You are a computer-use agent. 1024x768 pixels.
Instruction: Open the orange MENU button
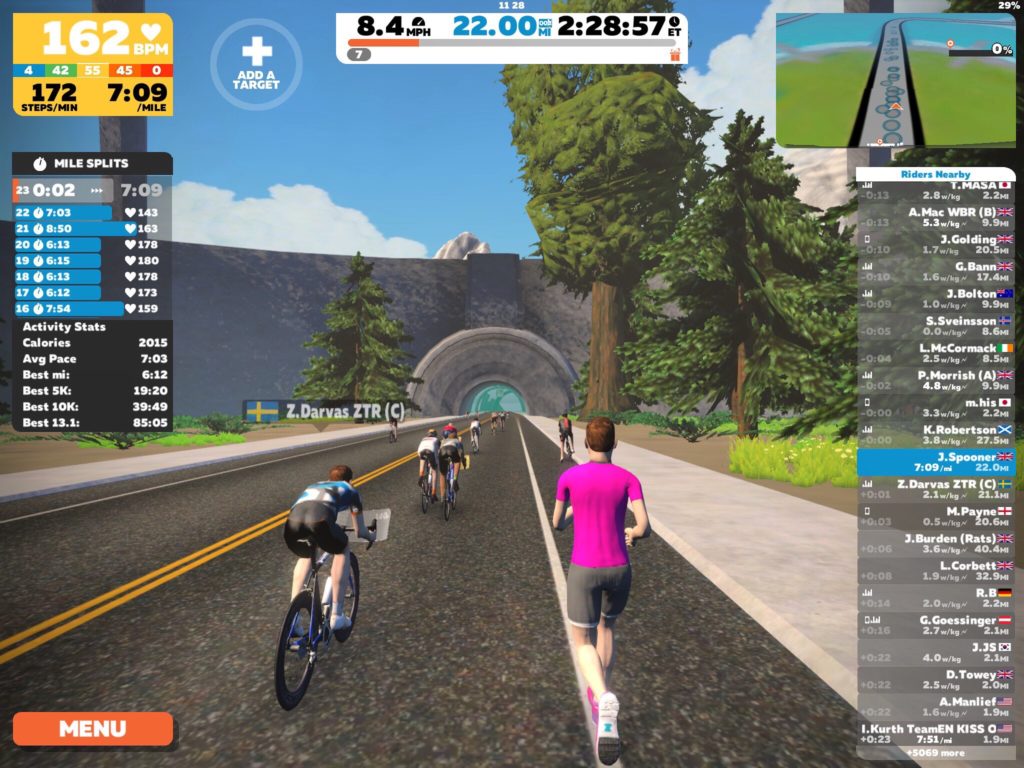[93, 728]
